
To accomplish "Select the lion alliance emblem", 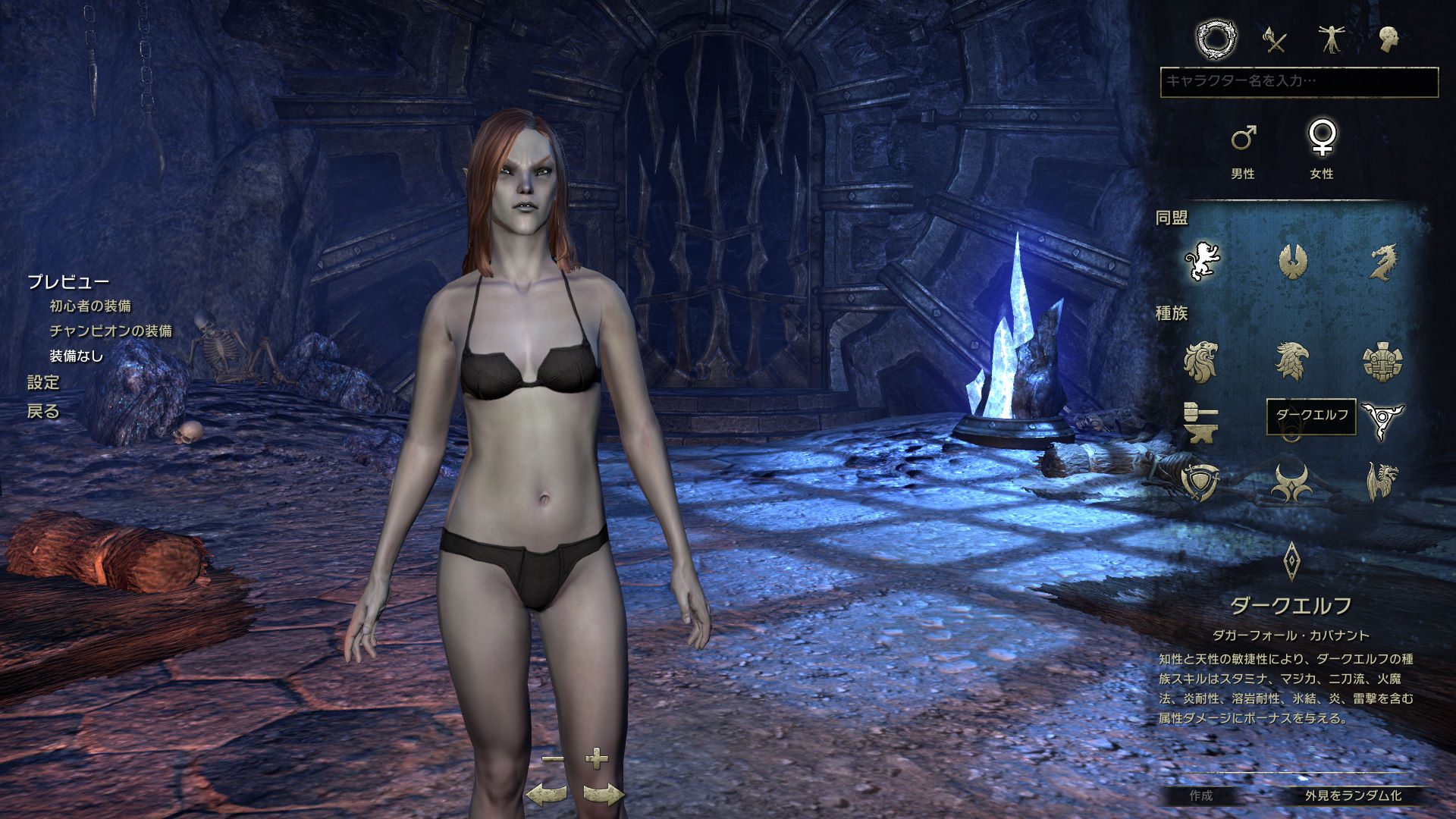I will [1202, 262].
